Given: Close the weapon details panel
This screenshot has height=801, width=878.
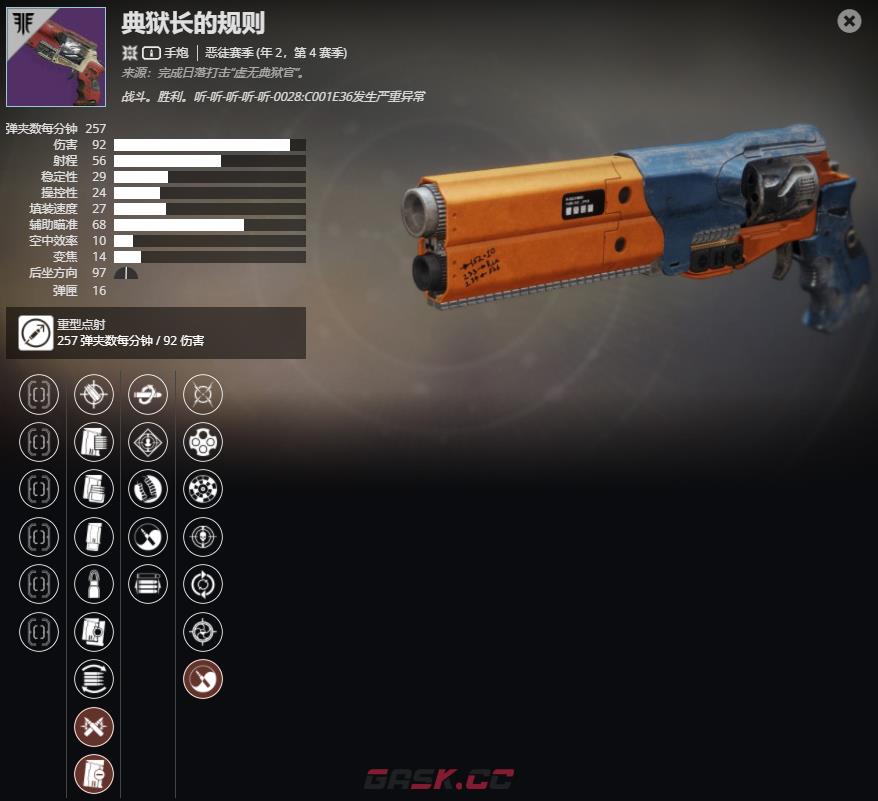Looking at the screenshot, I should pyautogui.click(x=849, y=21).
